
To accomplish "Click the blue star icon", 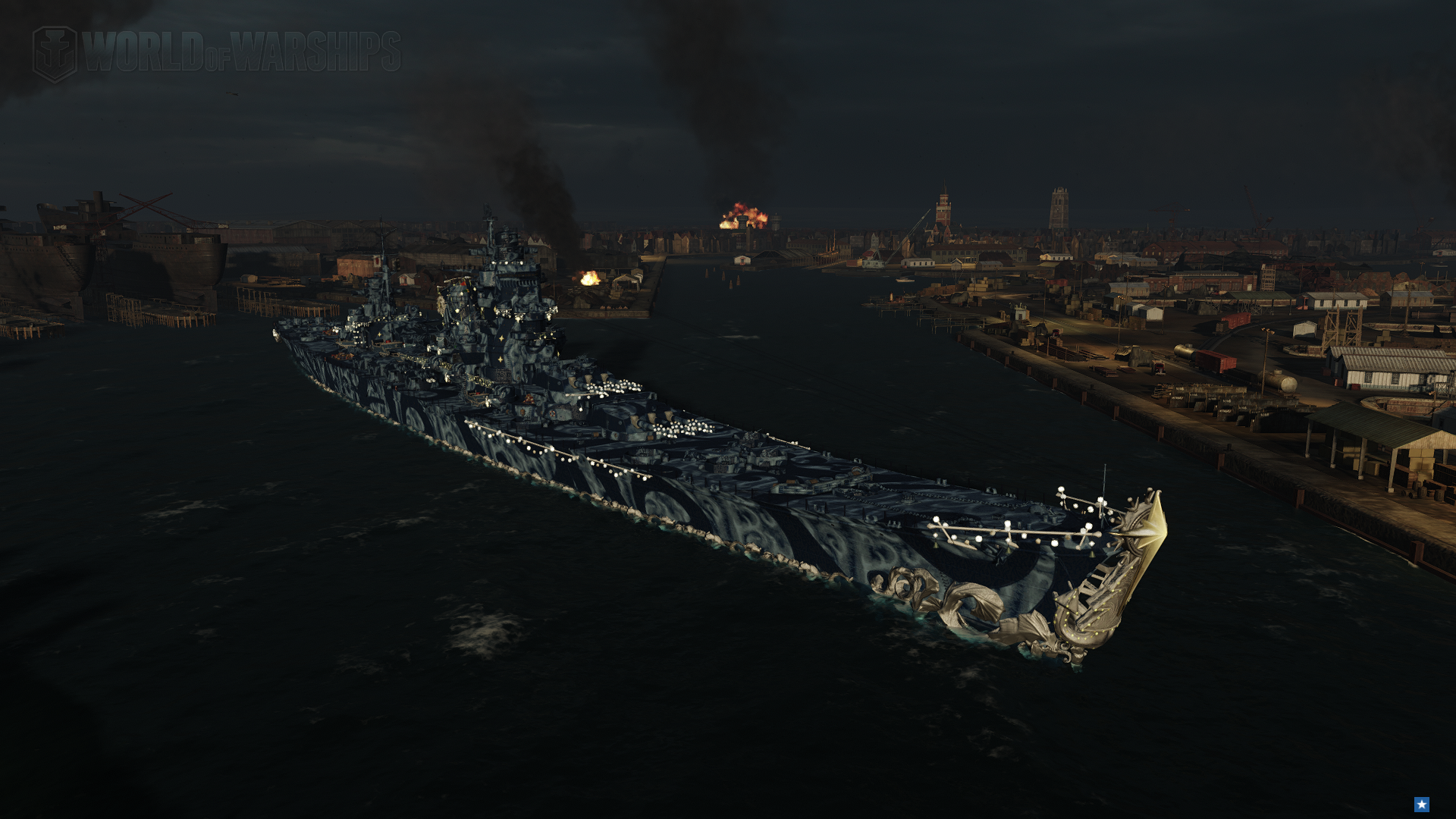I will 1422,804.
